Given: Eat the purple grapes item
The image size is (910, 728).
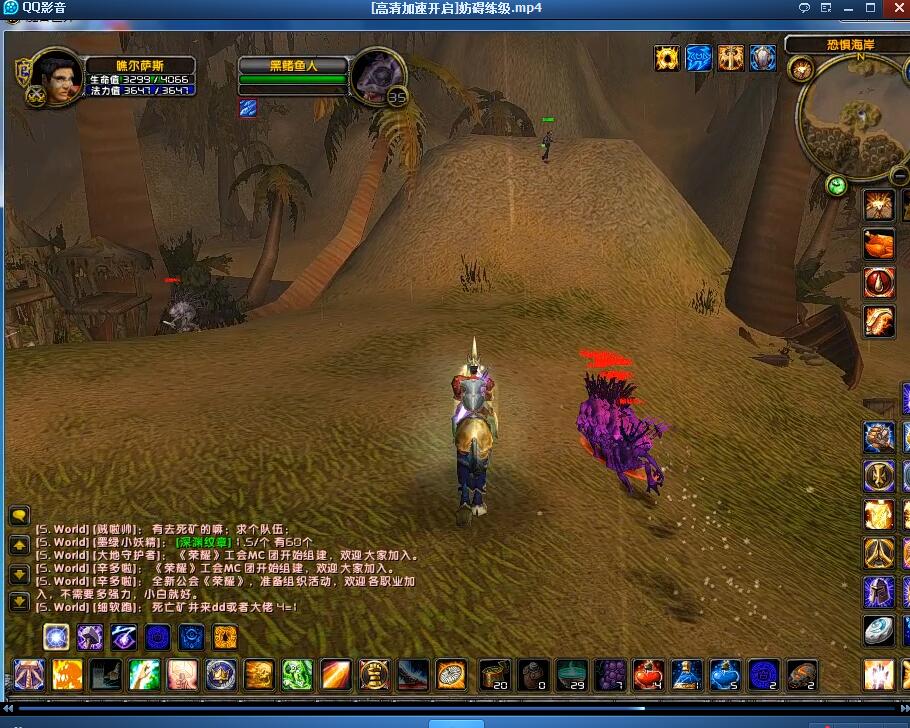Looking at the screenshot, I should point(610,675).
